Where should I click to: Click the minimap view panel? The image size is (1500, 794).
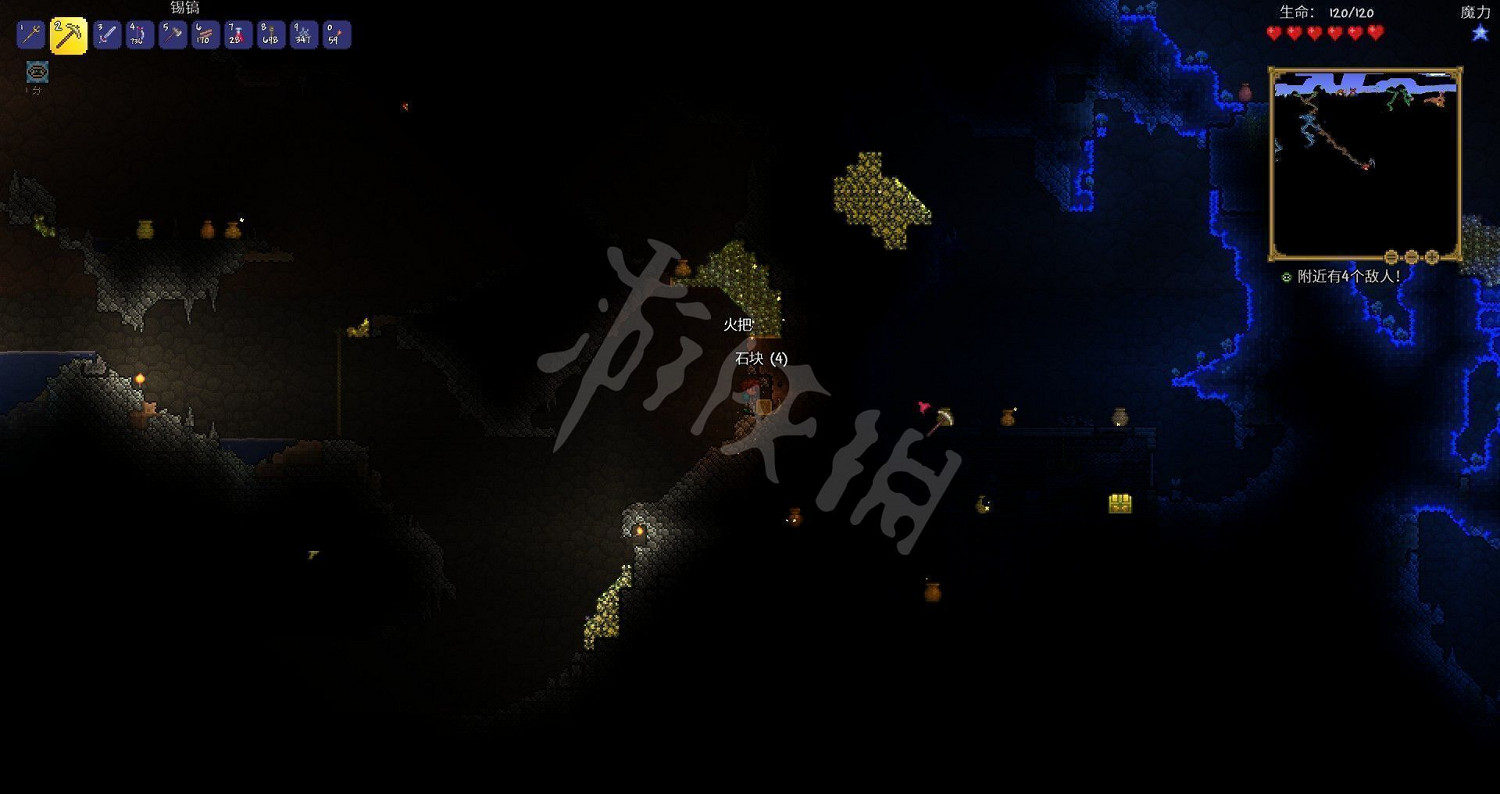click(1365, 160)
